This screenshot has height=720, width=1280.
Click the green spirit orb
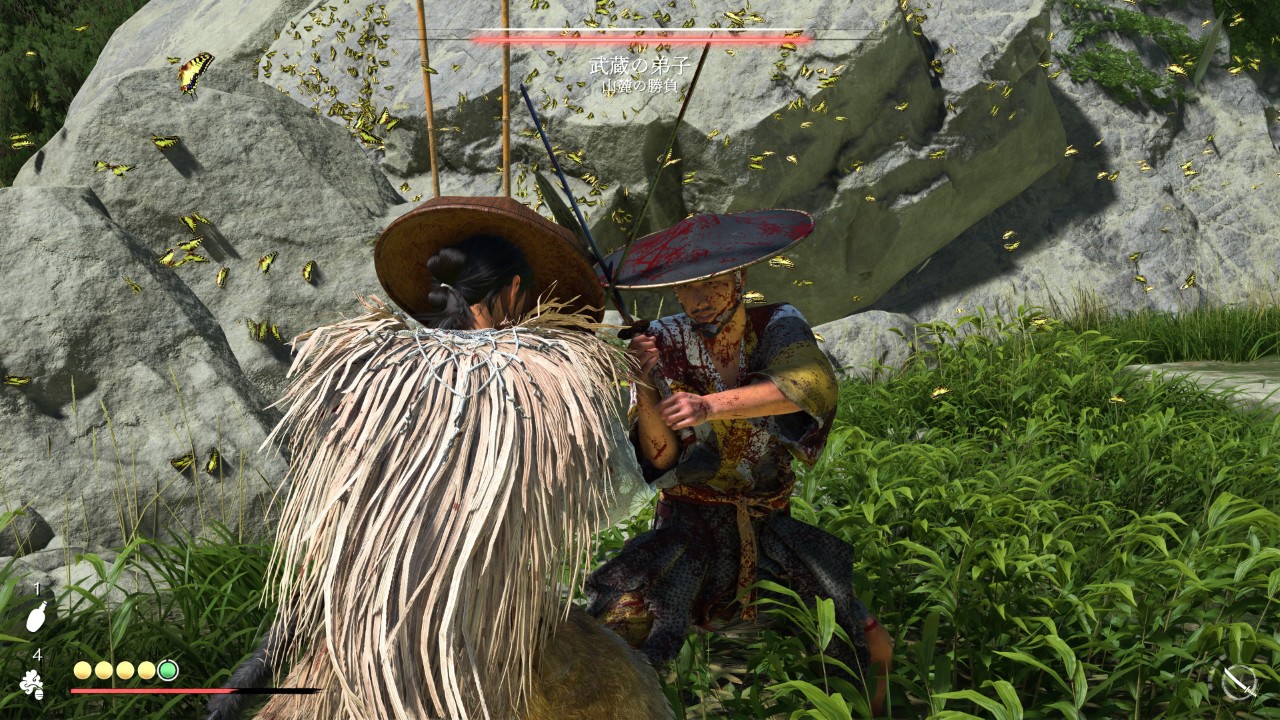[168, 670]
